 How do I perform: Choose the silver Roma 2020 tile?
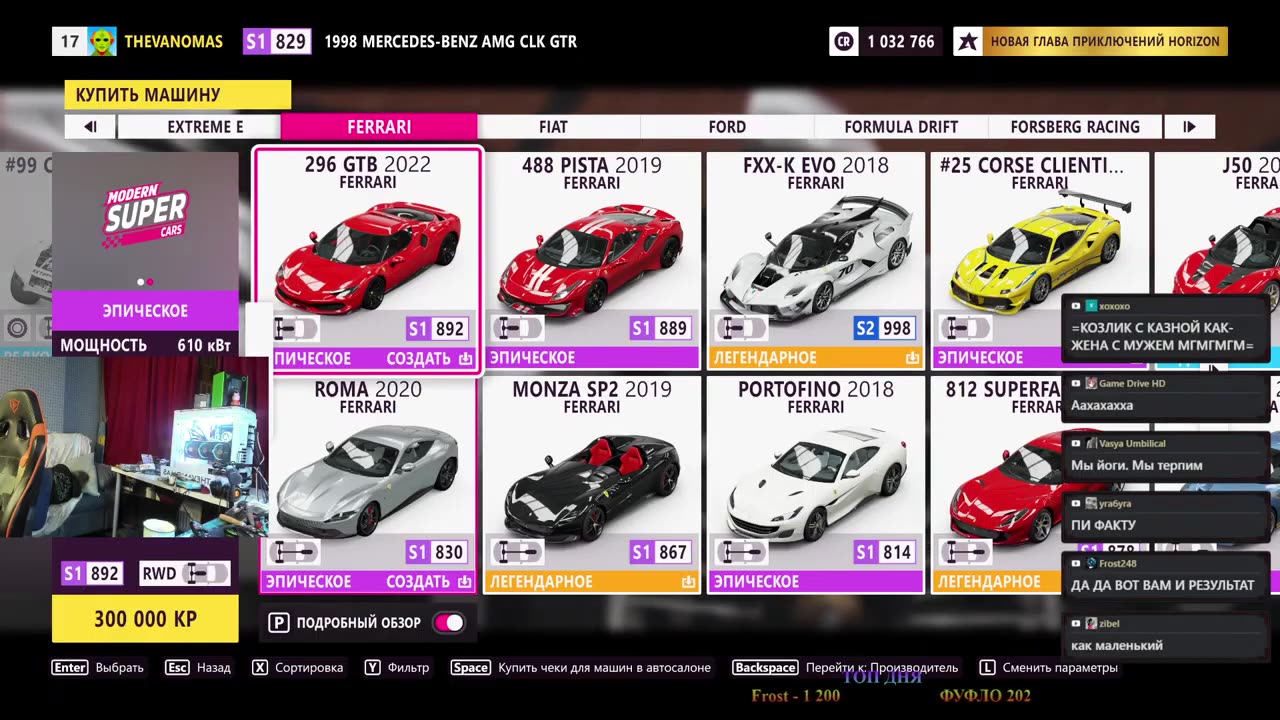tap(368, 484)
